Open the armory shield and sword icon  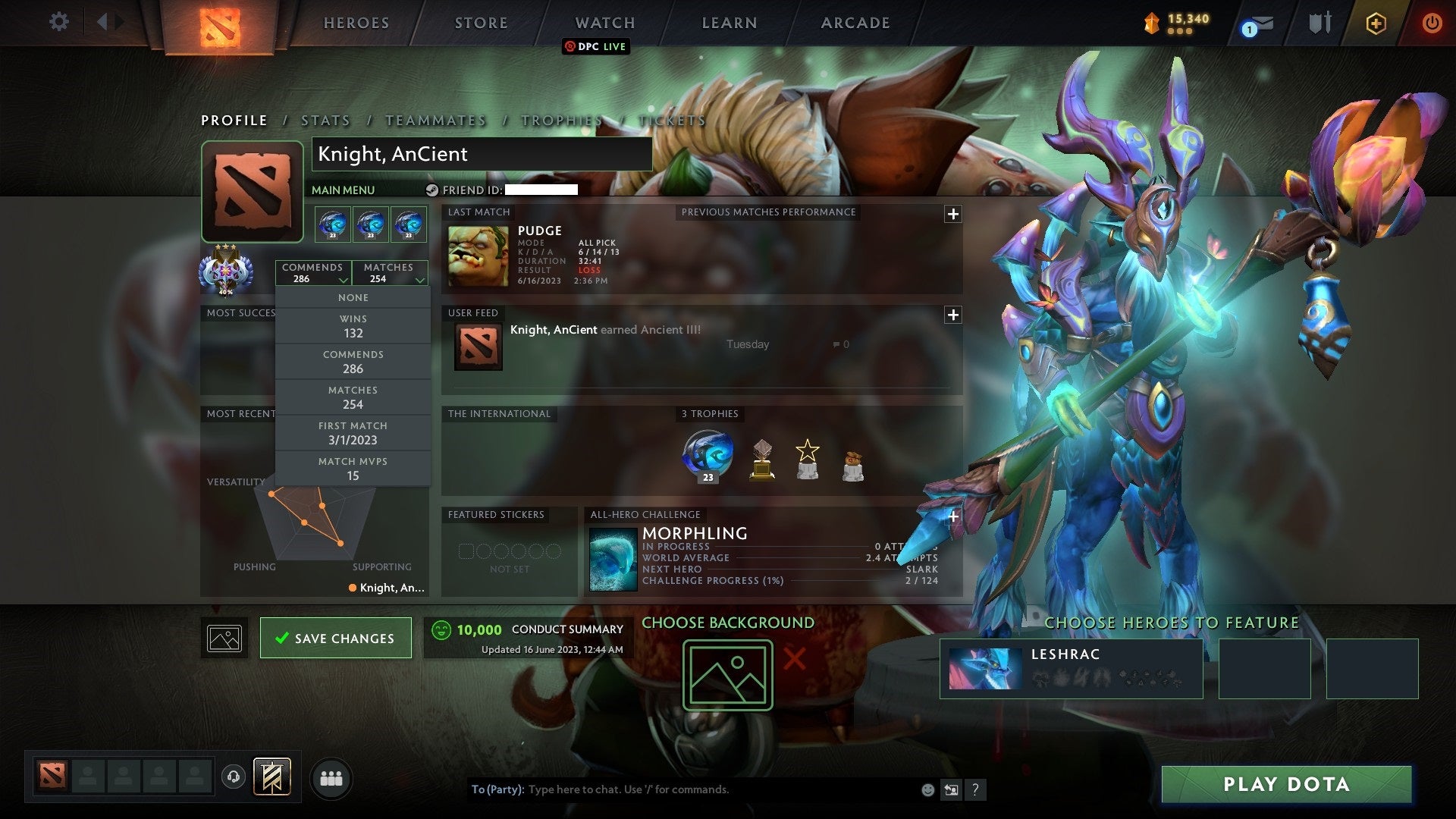pyautogui.click(x=1319, y=23)
